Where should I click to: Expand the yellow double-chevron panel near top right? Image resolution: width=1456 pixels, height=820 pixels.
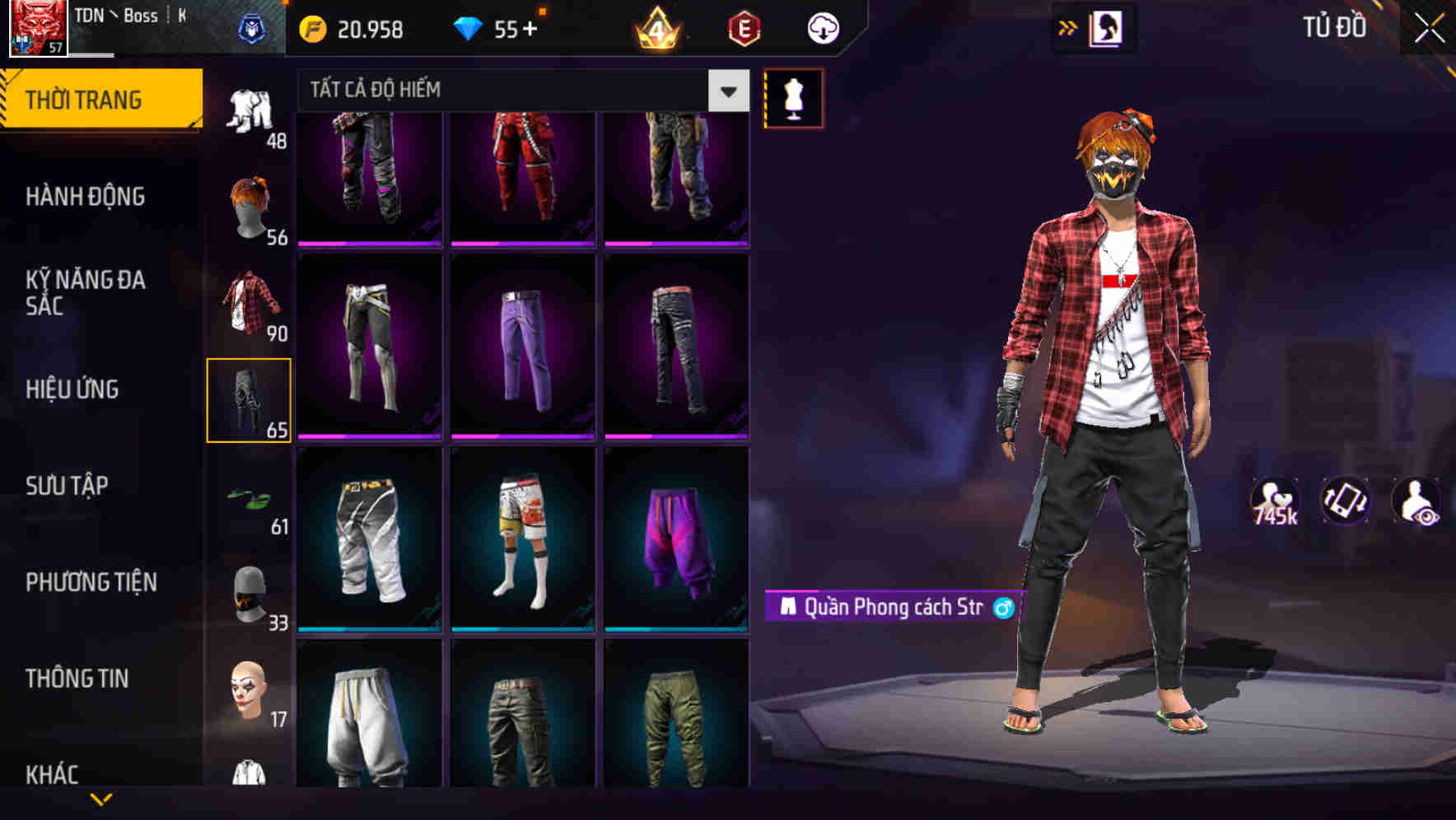(x=1067, y=26)
